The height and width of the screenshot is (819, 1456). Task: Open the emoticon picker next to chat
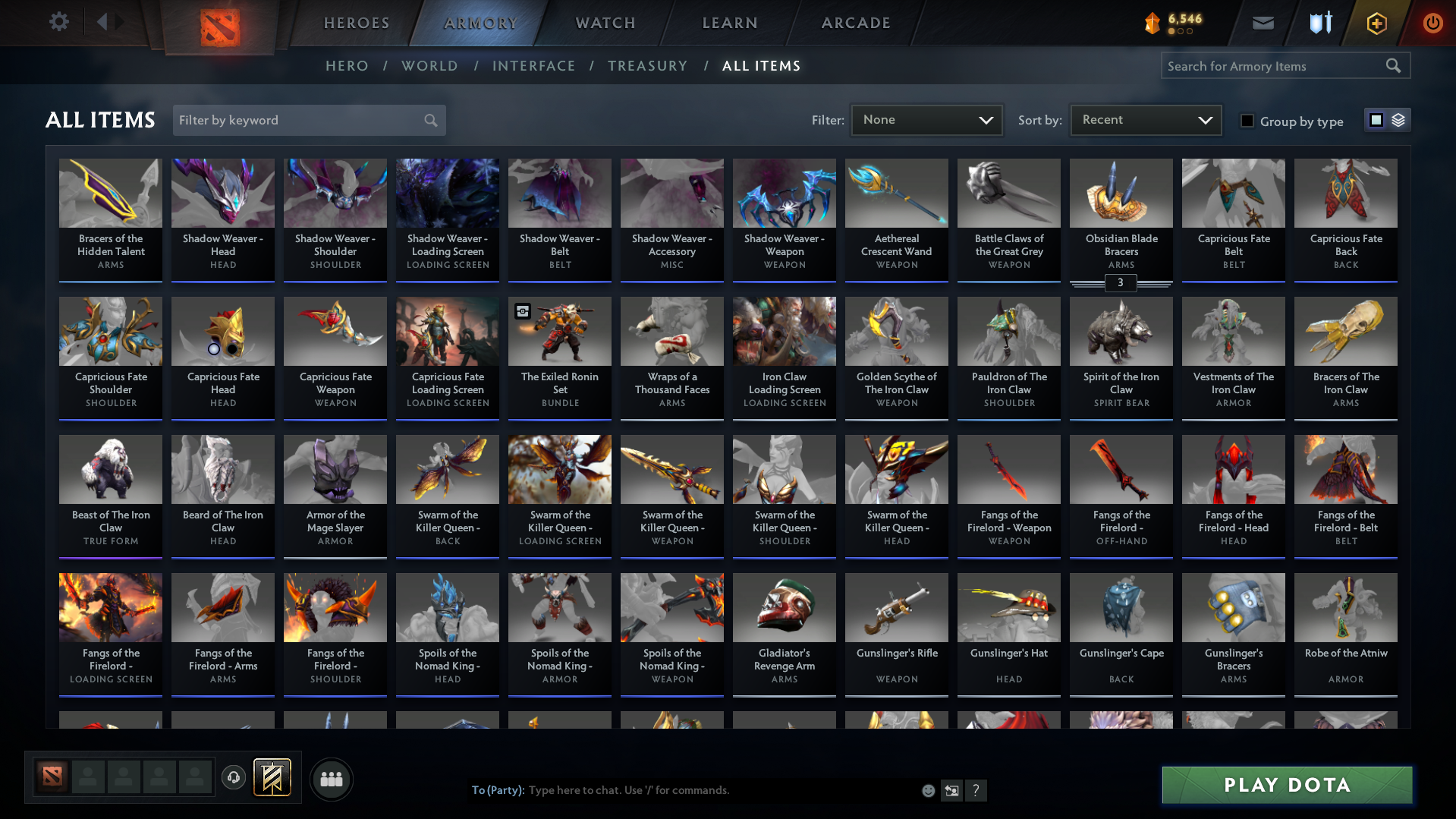coord(928,790)
